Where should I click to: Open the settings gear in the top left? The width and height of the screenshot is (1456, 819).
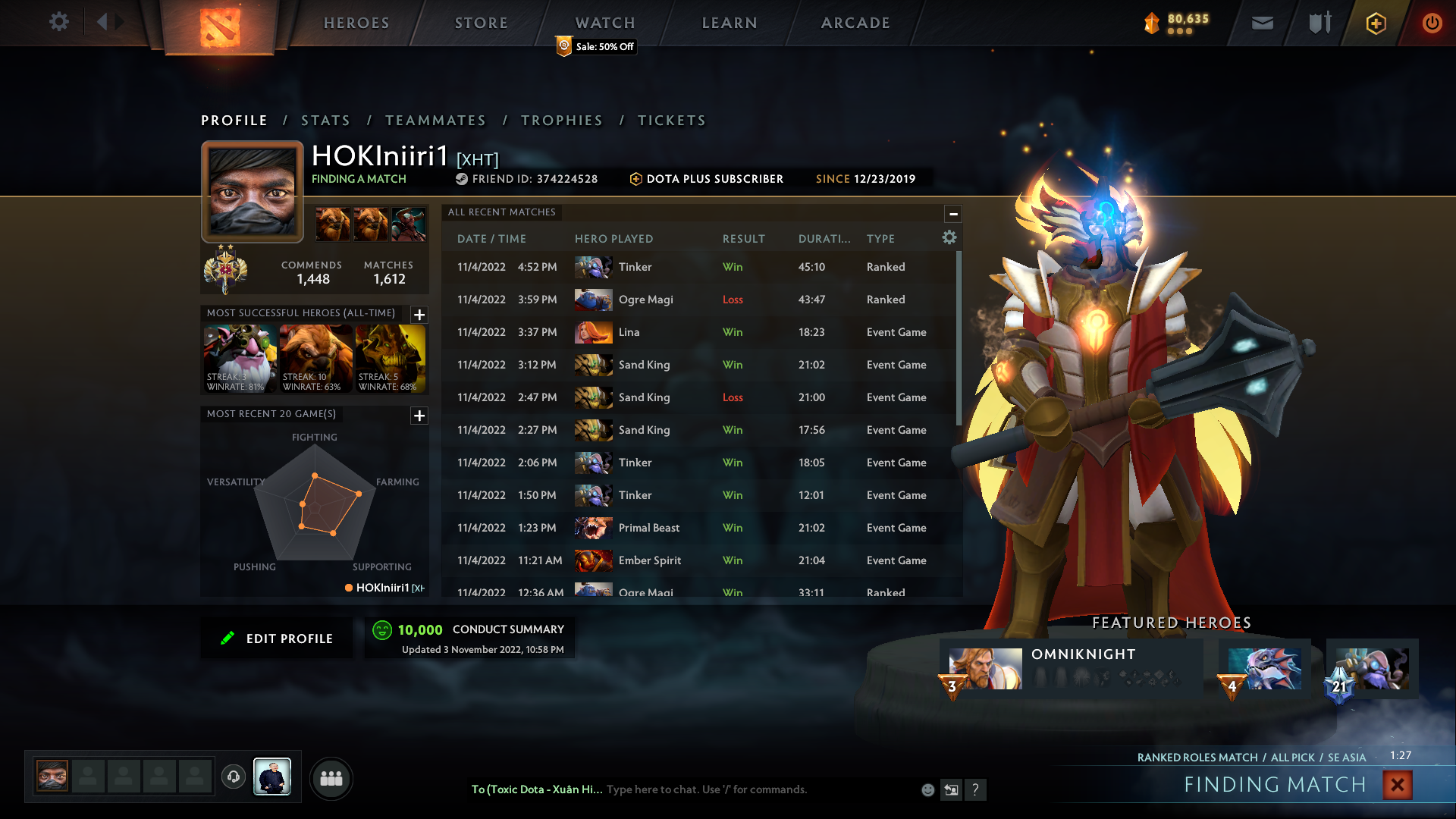click(58, 22)
